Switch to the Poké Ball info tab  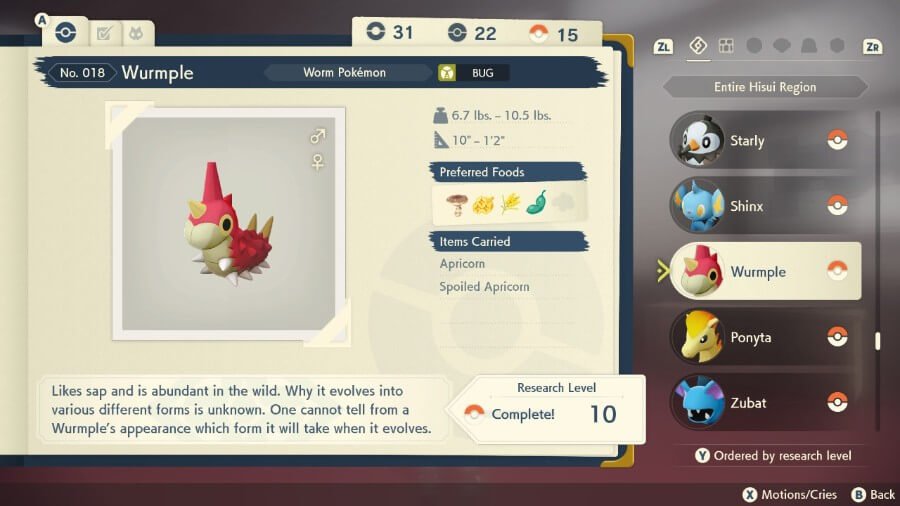point(66,32)
